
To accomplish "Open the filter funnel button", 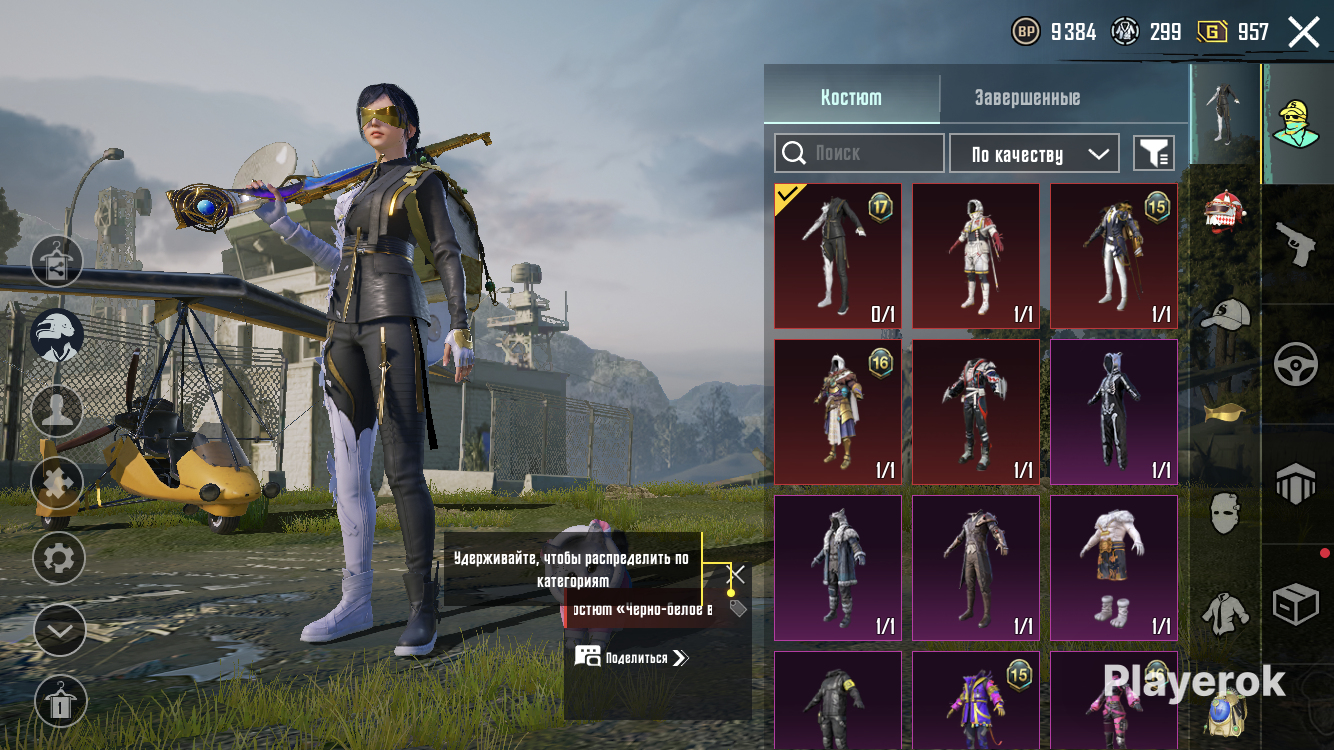I will pos(1153,153).
